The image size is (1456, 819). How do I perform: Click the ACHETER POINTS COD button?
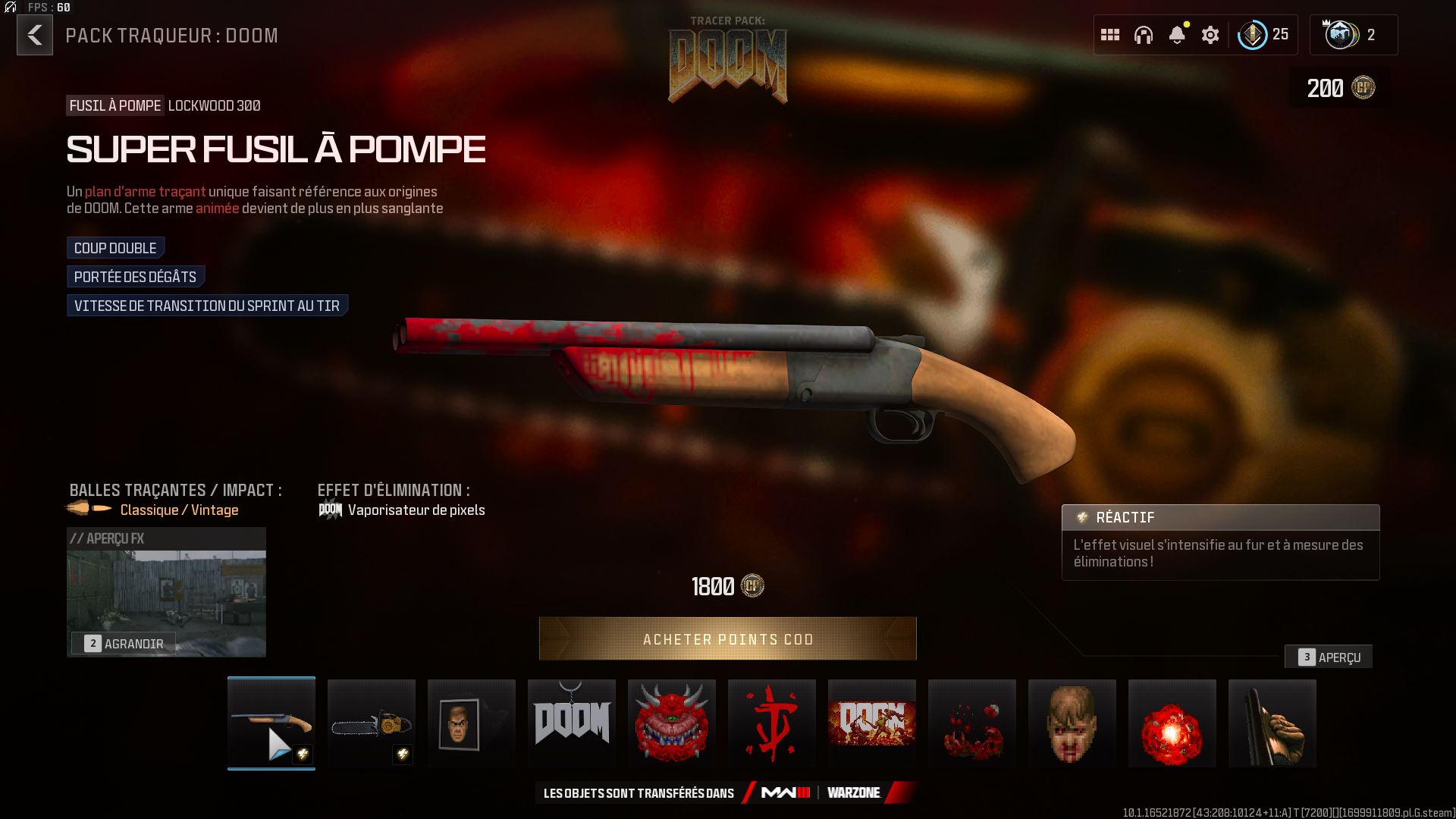tap(727, 639)
